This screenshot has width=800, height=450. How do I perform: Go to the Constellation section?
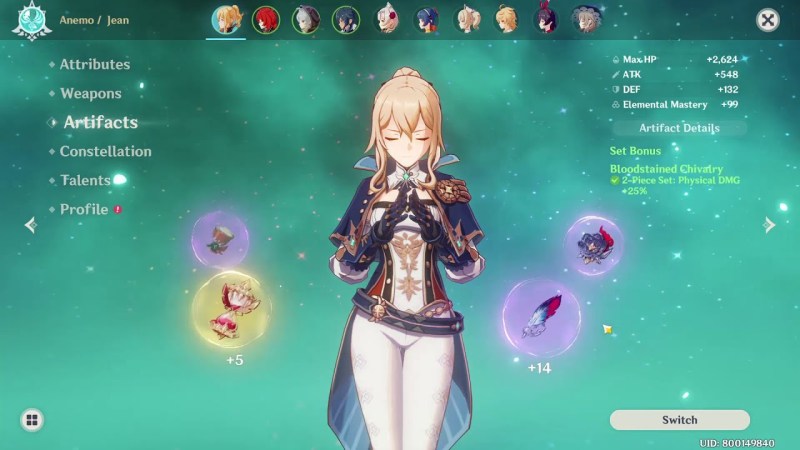pos(105,152)
